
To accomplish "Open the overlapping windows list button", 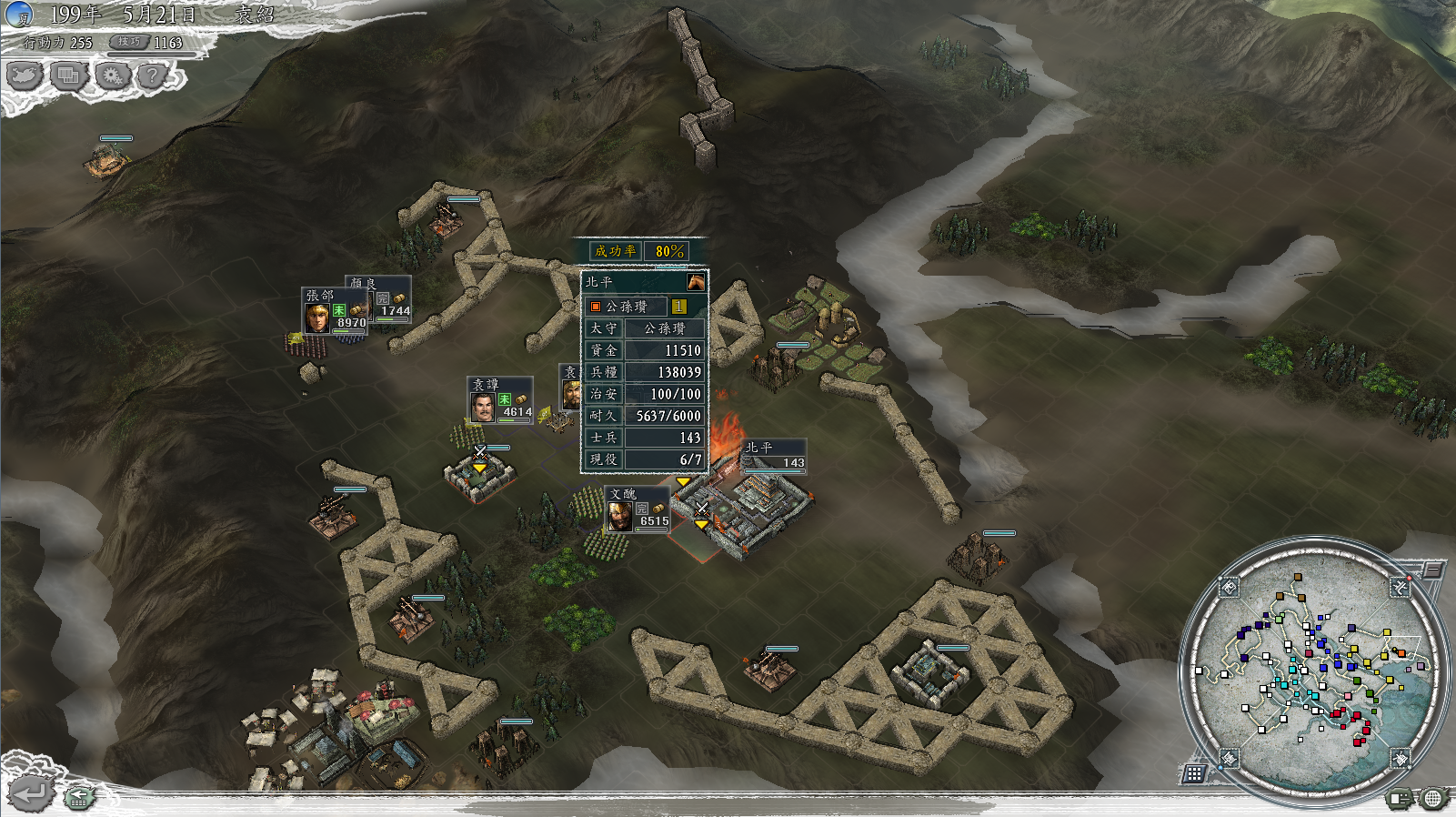I will coord(68,76).
